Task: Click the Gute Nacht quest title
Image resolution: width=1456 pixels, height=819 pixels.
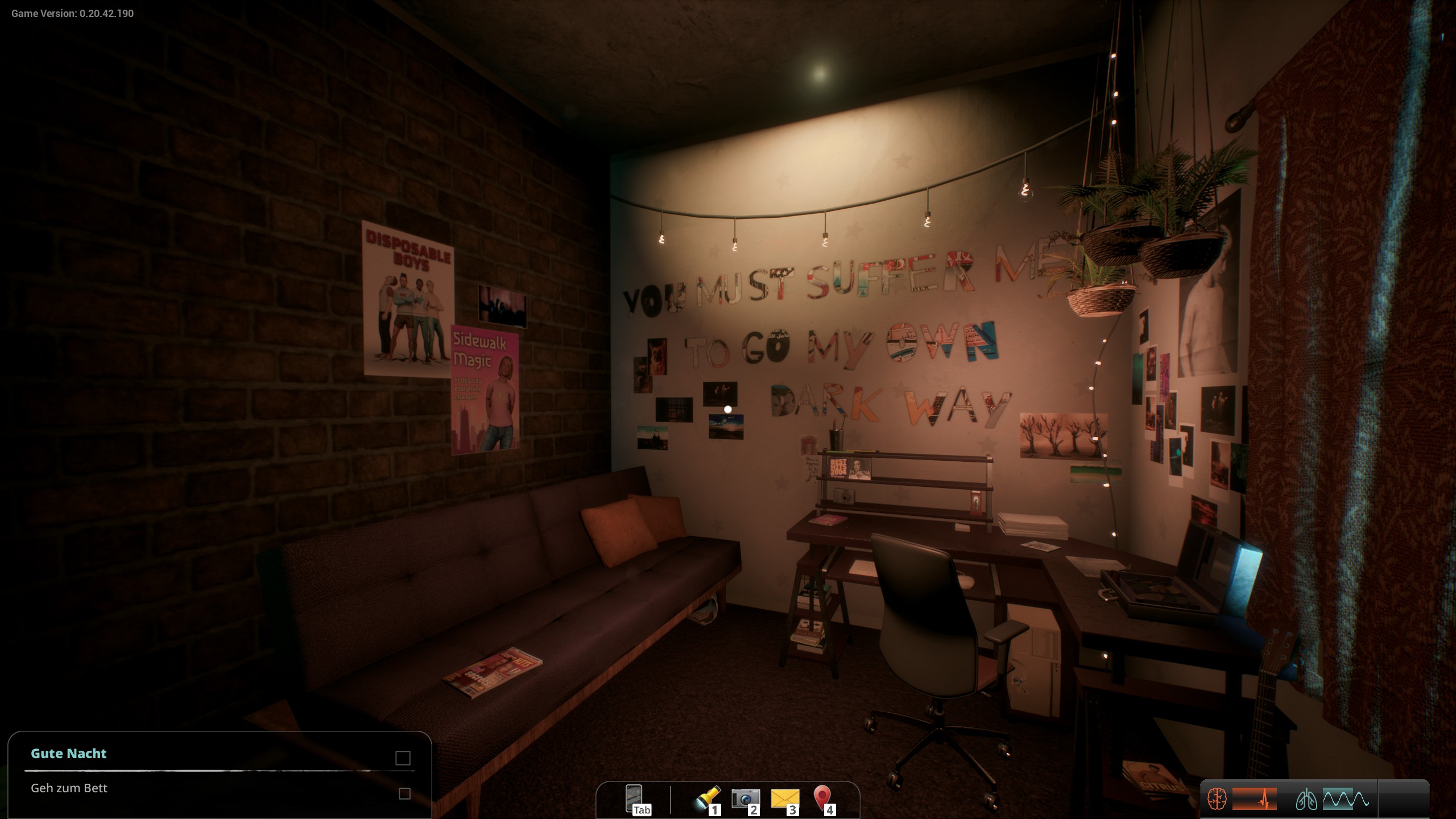Action: click(x=69, y=754)
